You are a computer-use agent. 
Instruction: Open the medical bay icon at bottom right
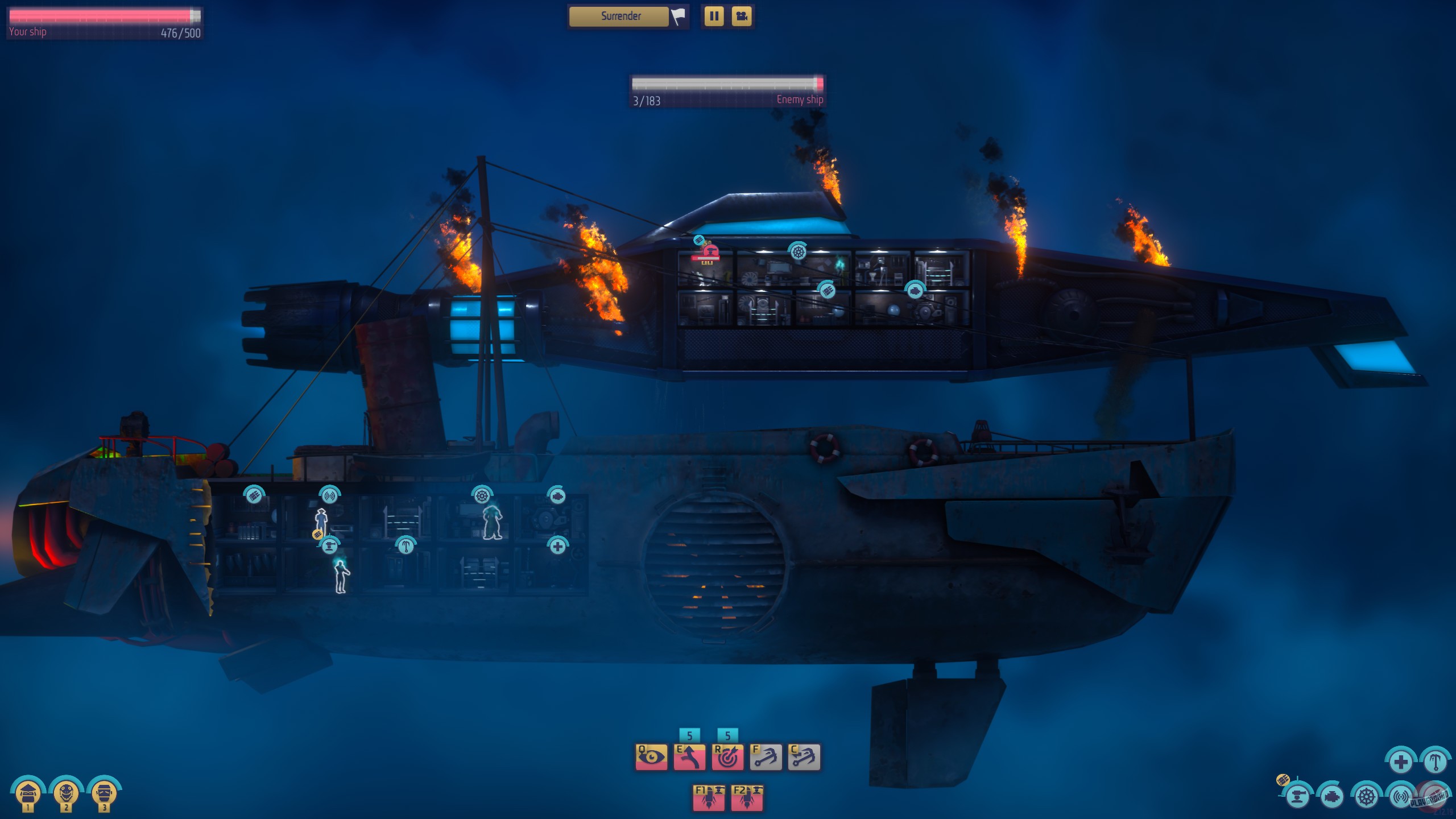coord(1401,763)
